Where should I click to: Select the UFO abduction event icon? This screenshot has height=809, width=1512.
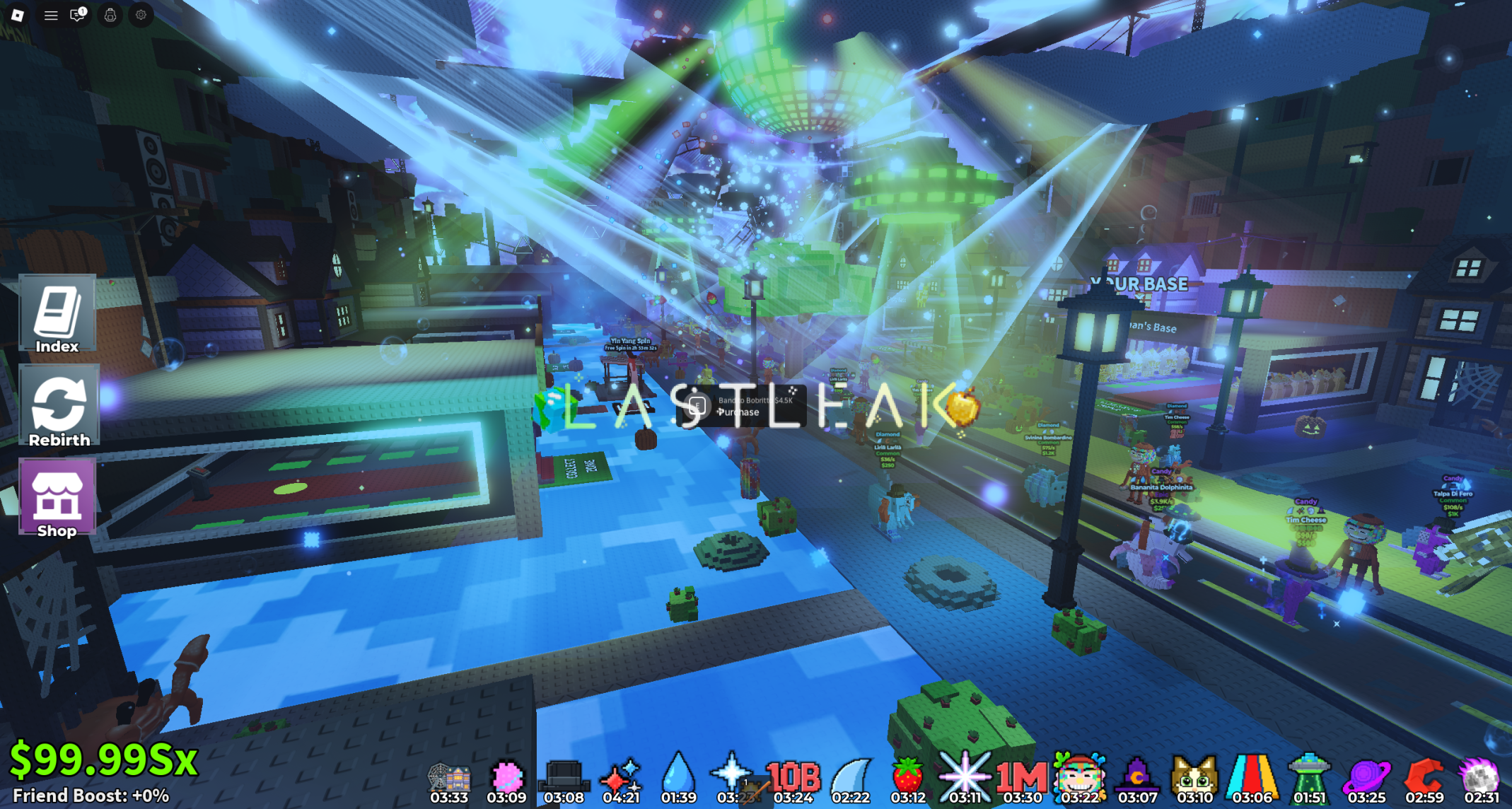point(1309,774)
